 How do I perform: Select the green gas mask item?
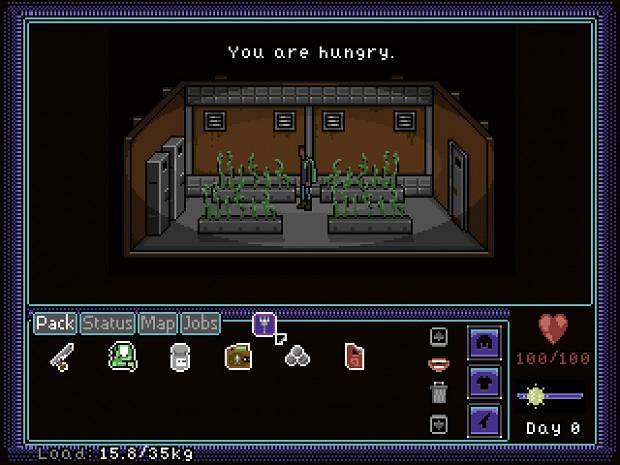pyautogui.click(x=121, y=356)
